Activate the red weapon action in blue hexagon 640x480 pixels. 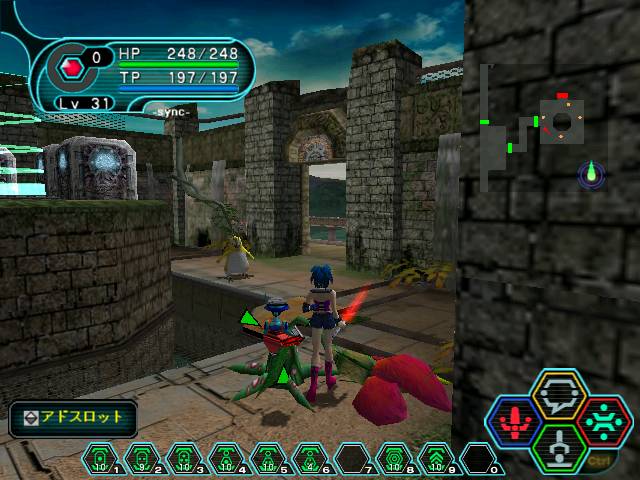click(x=515, y=422)
